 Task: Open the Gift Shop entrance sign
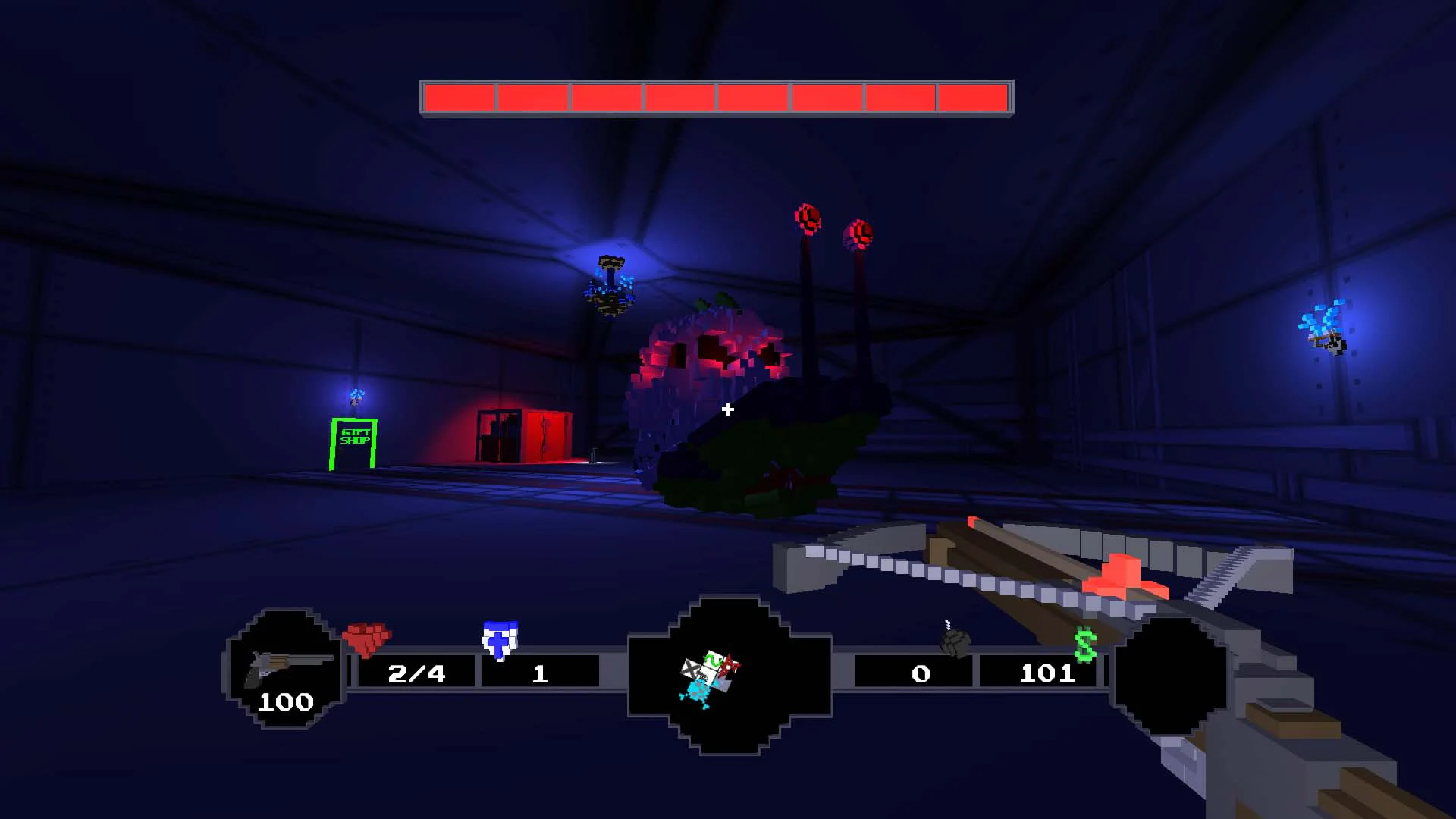tap(353, 438)
